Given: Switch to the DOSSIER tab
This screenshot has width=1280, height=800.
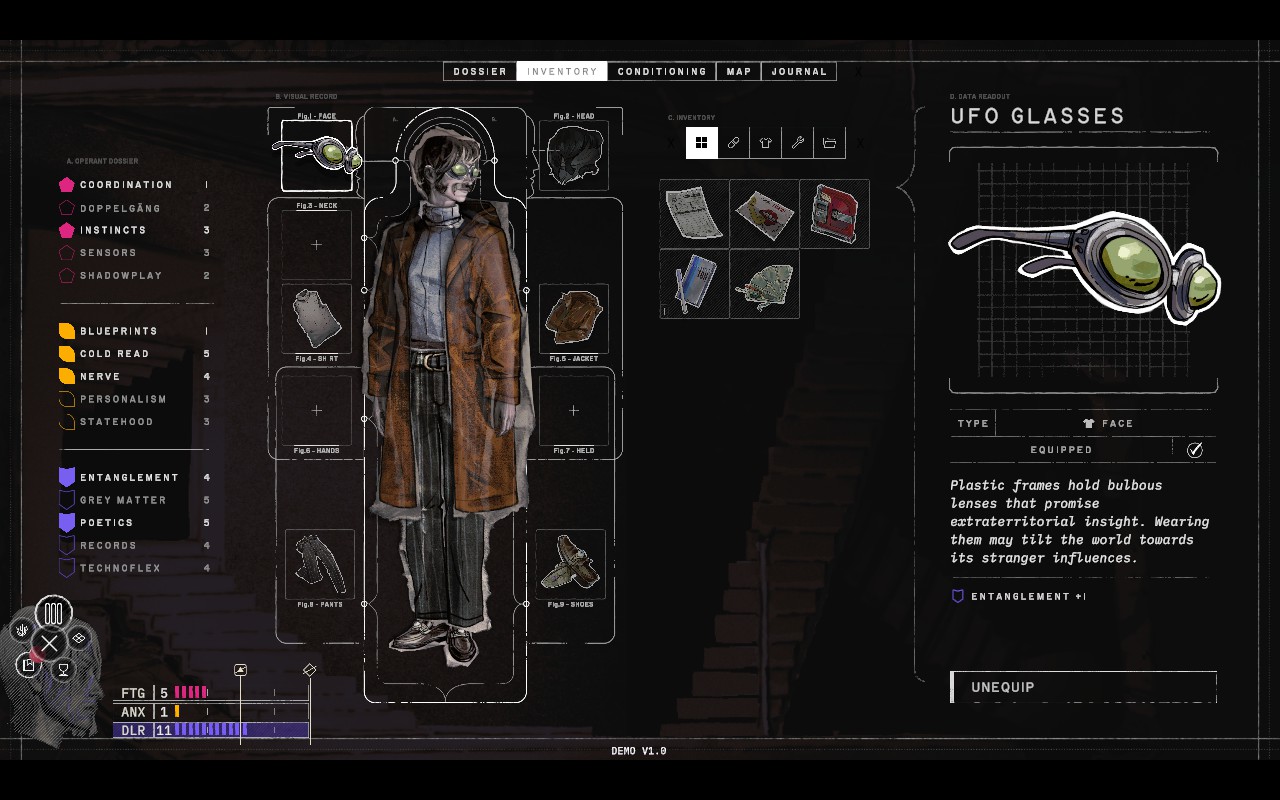Looking at the screenshot, I should 479,71.
